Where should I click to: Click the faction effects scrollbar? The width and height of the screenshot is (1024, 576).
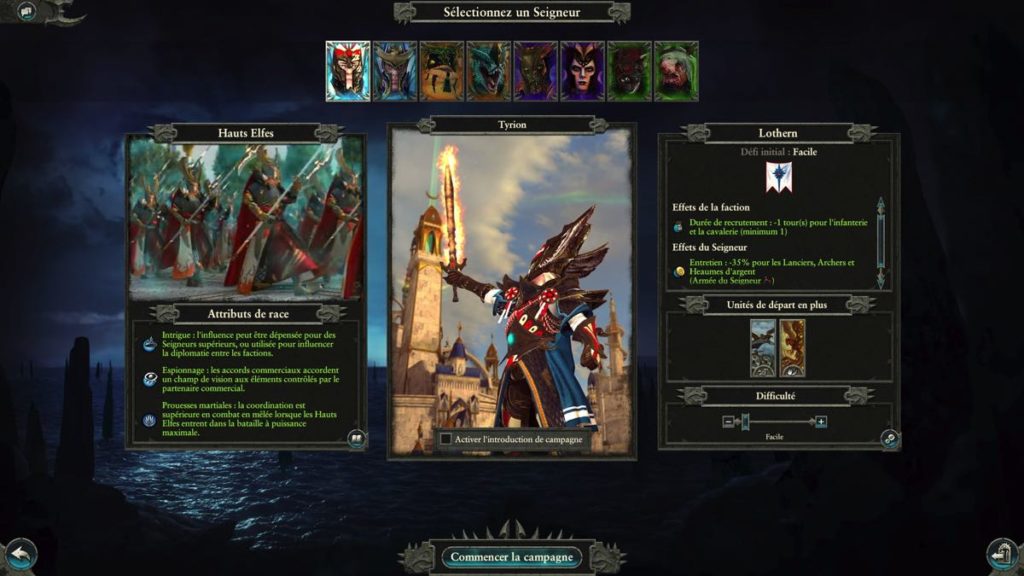[x=880, y=242]
